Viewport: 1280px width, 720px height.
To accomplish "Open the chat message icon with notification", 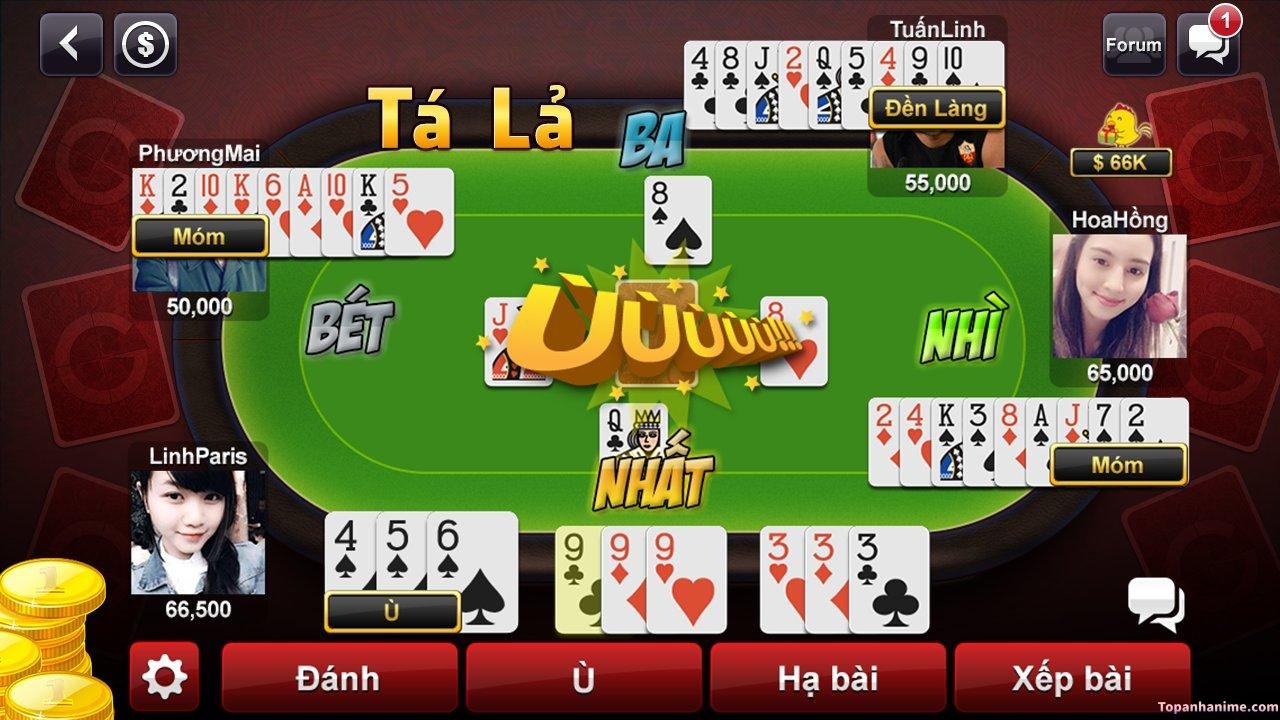I will click(x=1207, y=44).
